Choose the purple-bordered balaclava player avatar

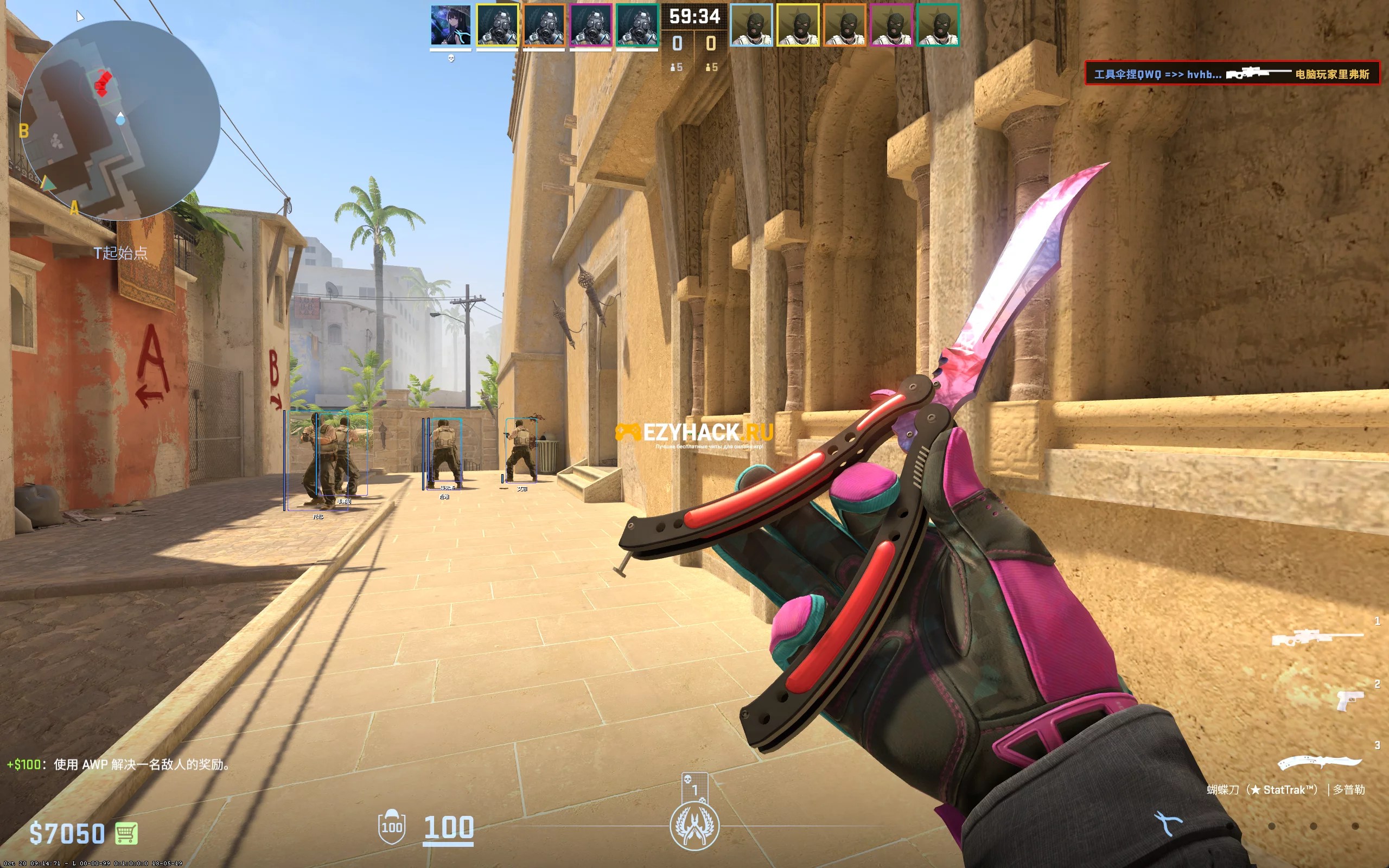(x=891, y=25)
